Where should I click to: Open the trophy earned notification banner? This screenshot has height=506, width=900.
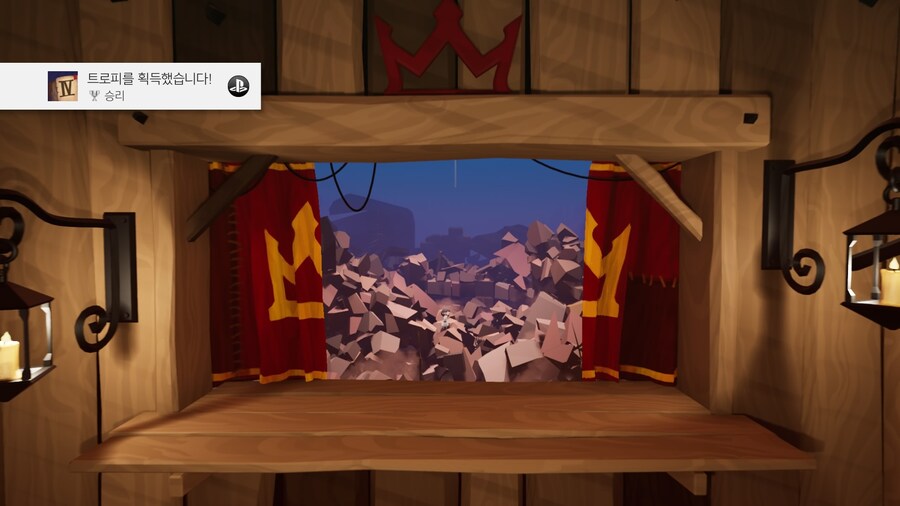(x=150, y=86)
